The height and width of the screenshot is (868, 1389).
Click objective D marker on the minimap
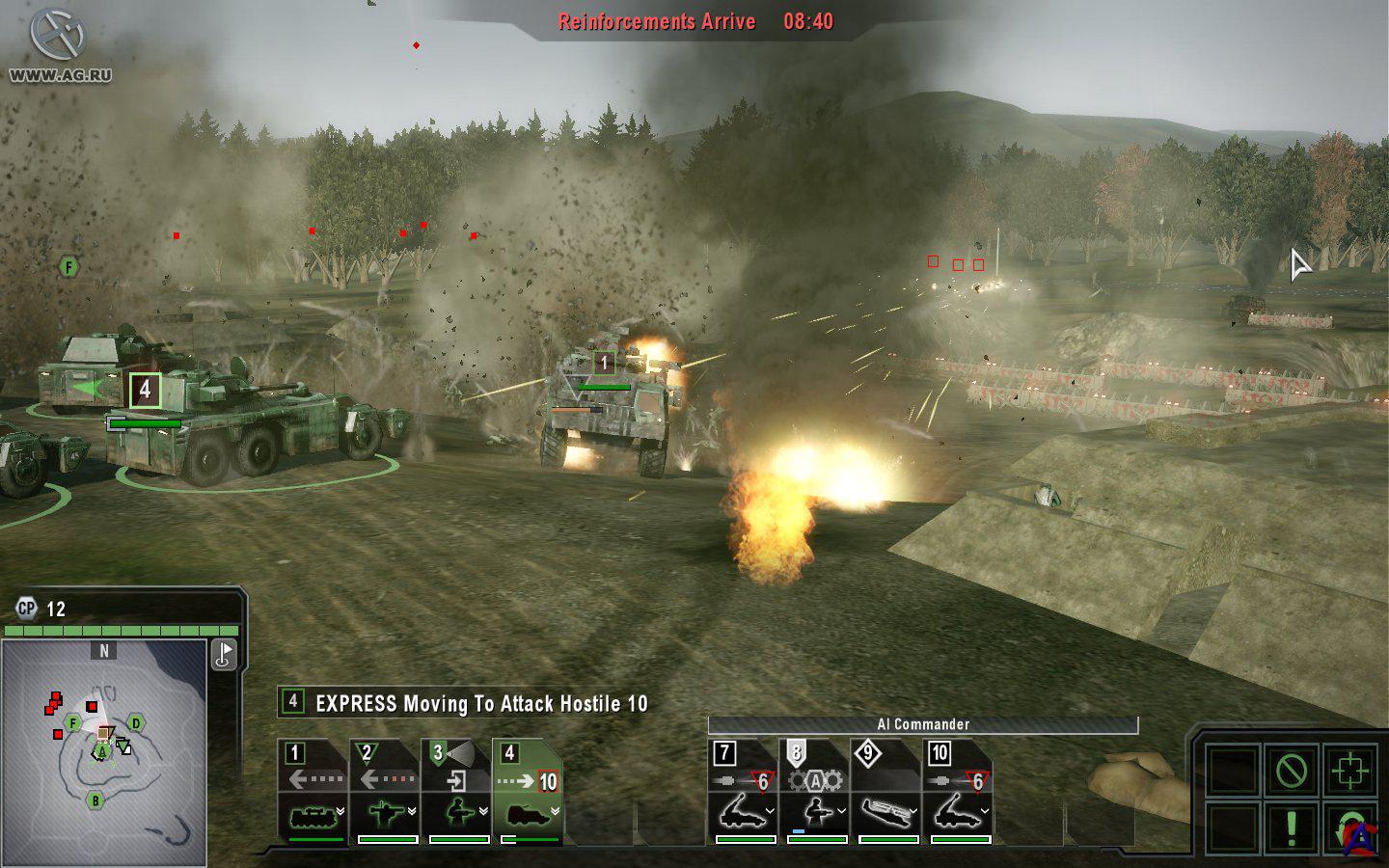coord(136,723)
